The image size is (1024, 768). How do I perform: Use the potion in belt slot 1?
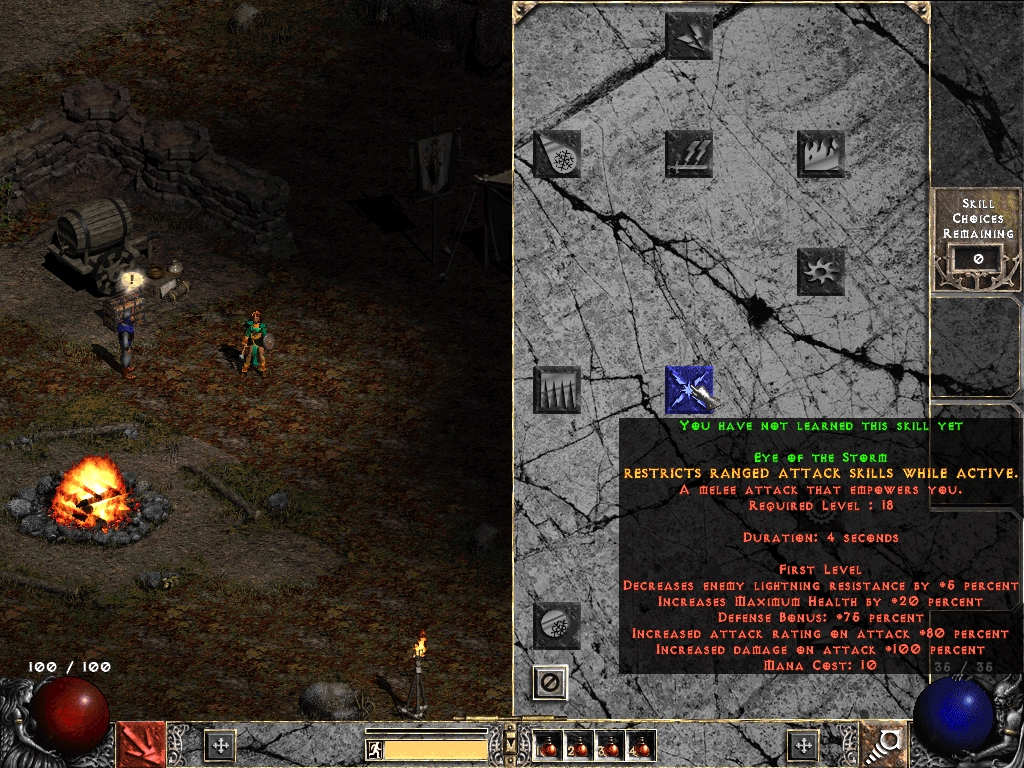pyautogui.click(x=547, y=745)
